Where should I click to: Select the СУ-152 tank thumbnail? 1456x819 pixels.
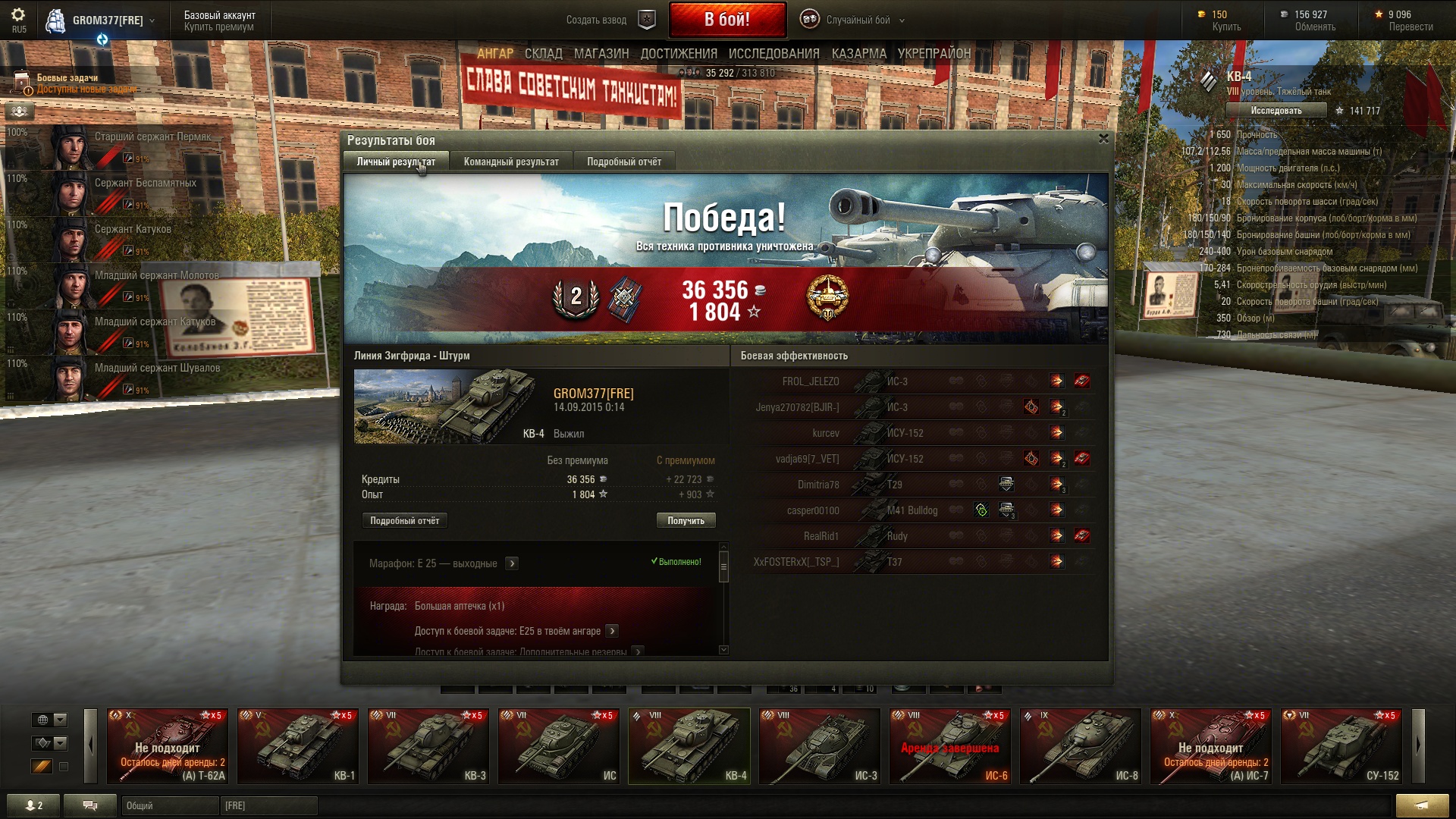click(x=1341, y=746)
